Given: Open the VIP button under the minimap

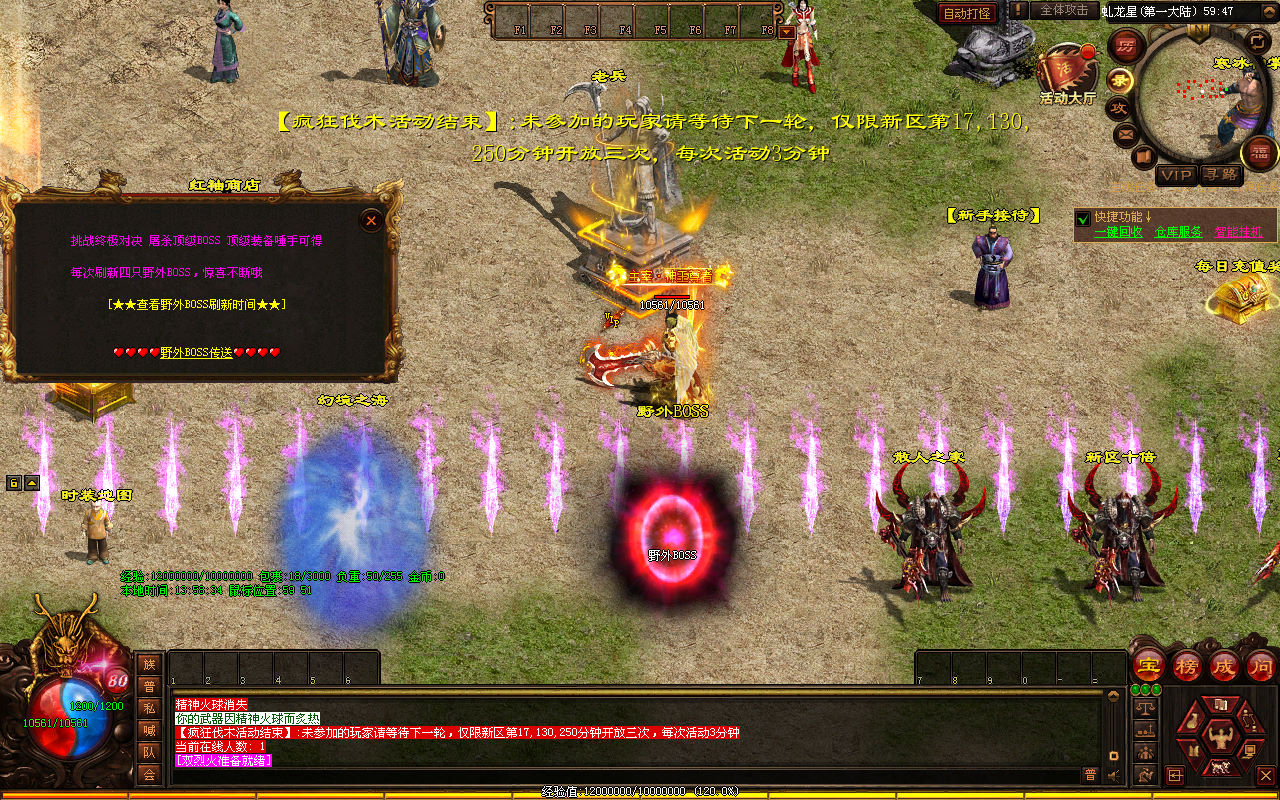Looking at the screenshot, I should click(1176, 175).
